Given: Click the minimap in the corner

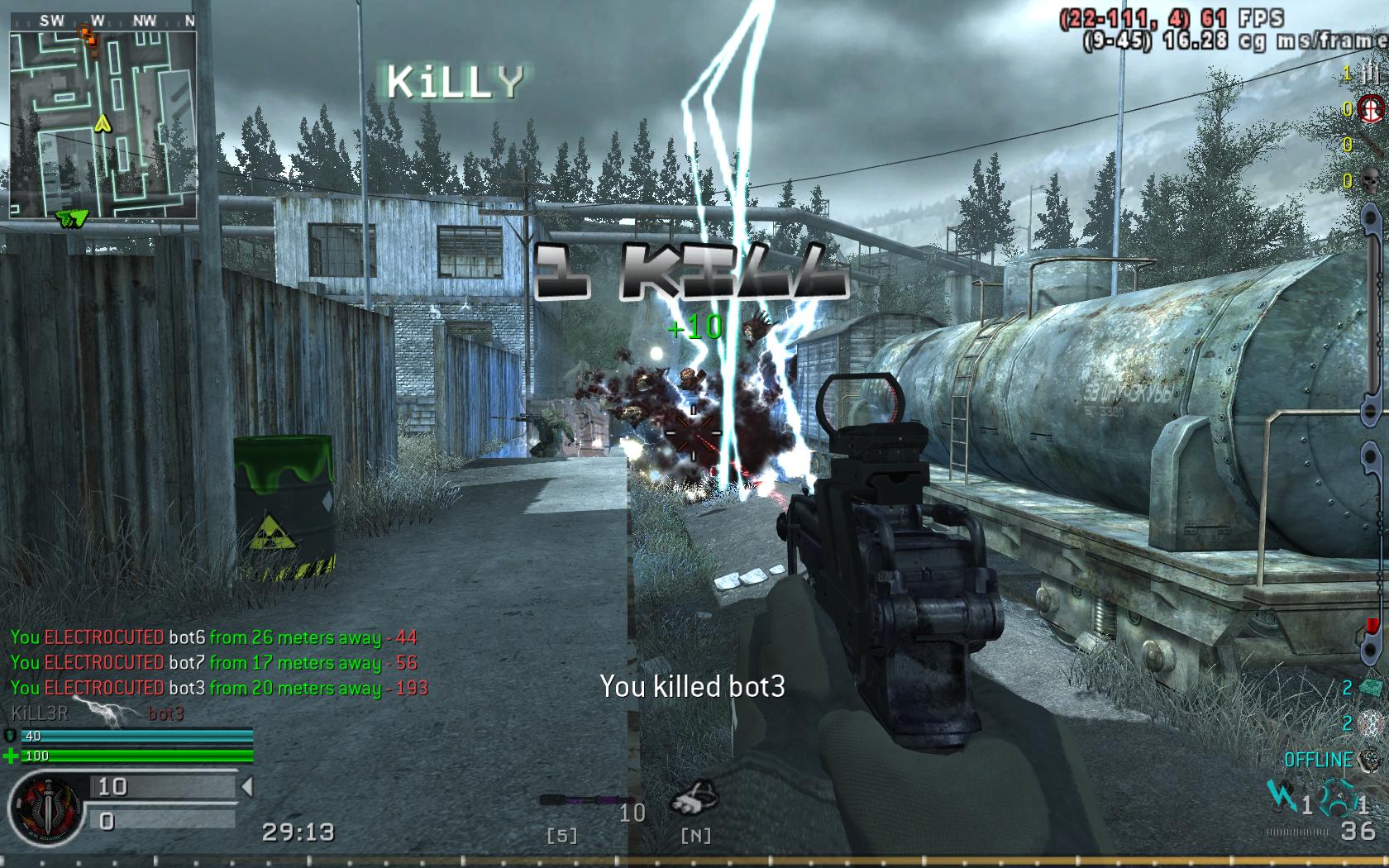Looking at the screenshot, I should (103, 124).
